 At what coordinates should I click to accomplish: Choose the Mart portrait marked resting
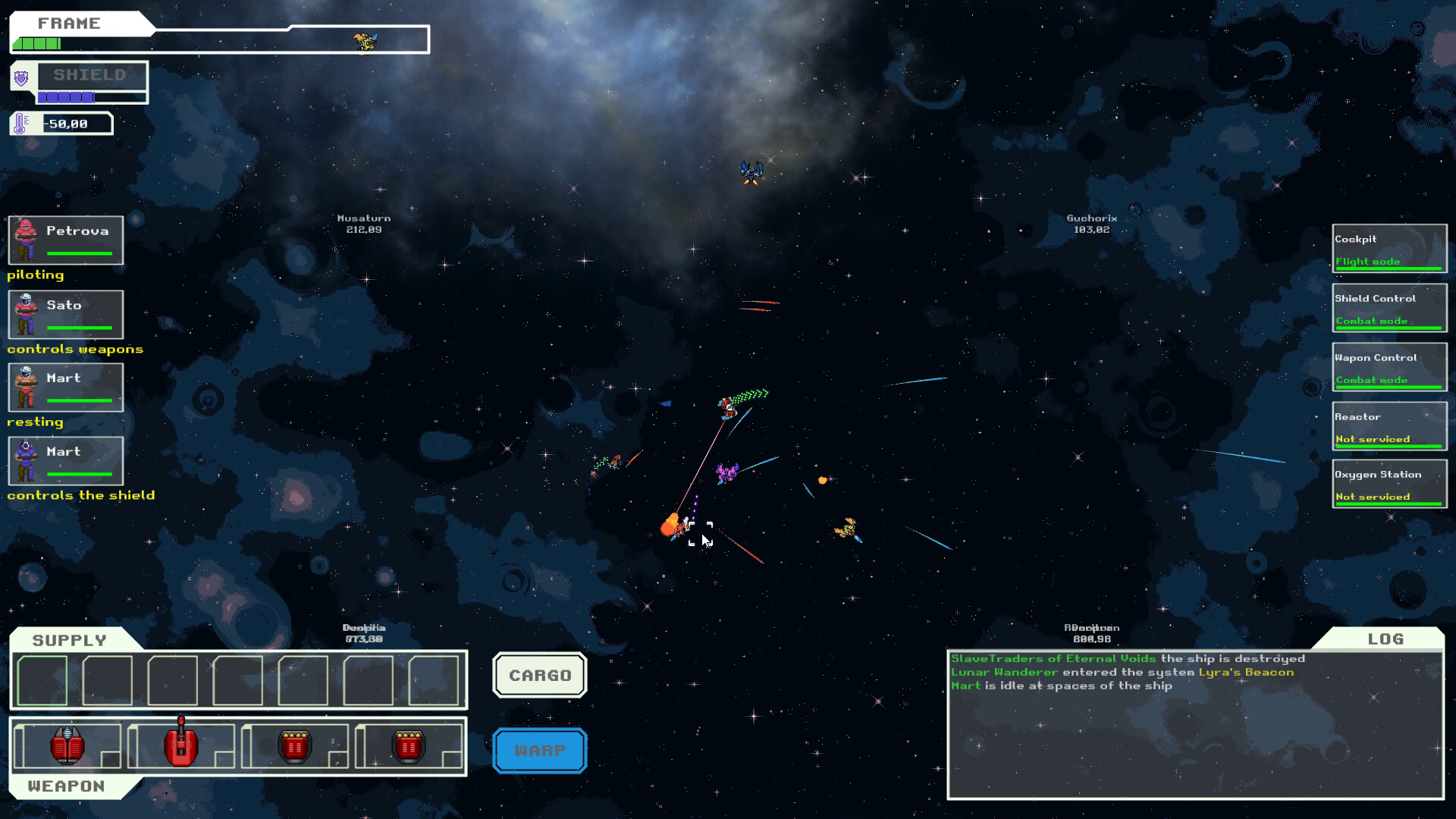point(66,388)
